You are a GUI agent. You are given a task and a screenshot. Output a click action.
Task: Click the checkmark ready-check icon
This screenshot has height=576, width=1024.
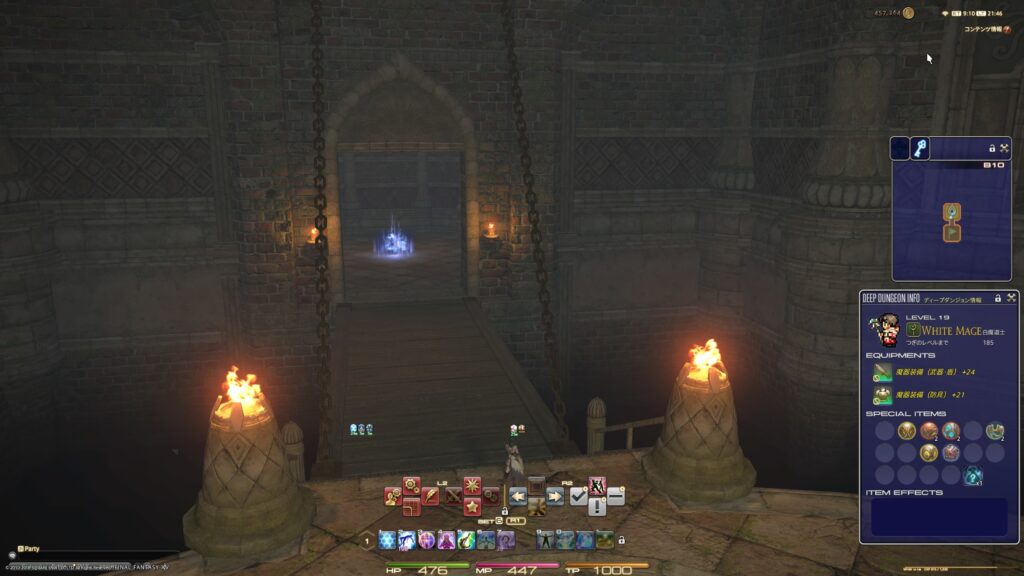[x=578, y=496]
